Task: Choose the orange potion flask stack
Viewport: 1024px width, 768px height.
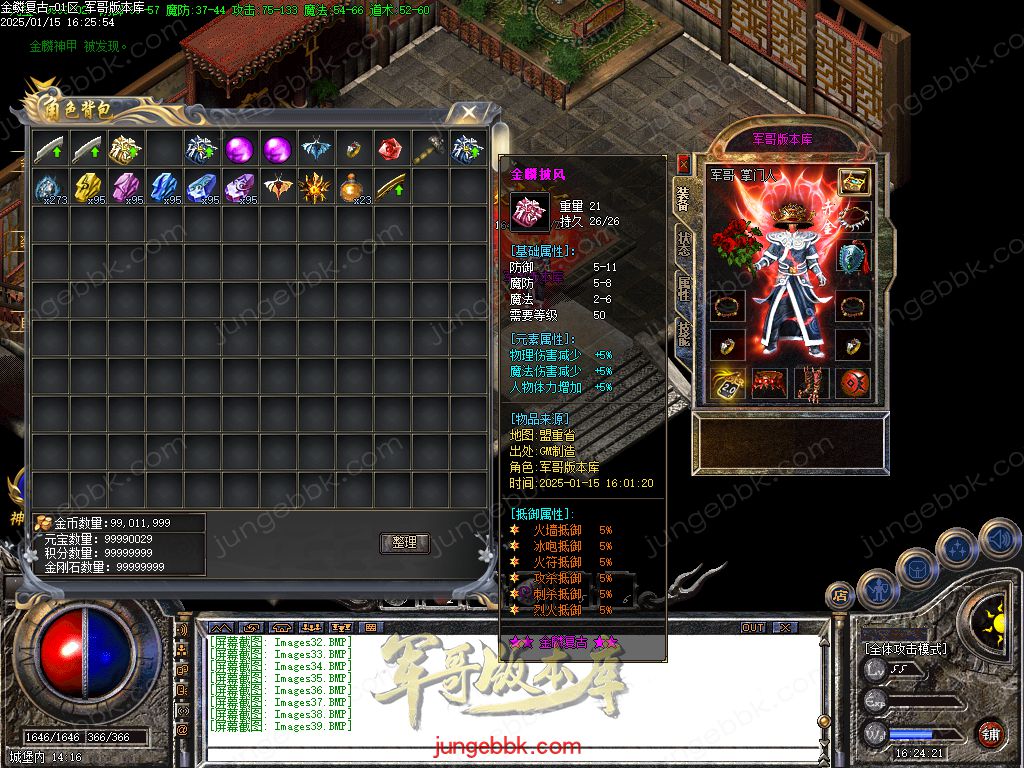Action: (352, 187)
